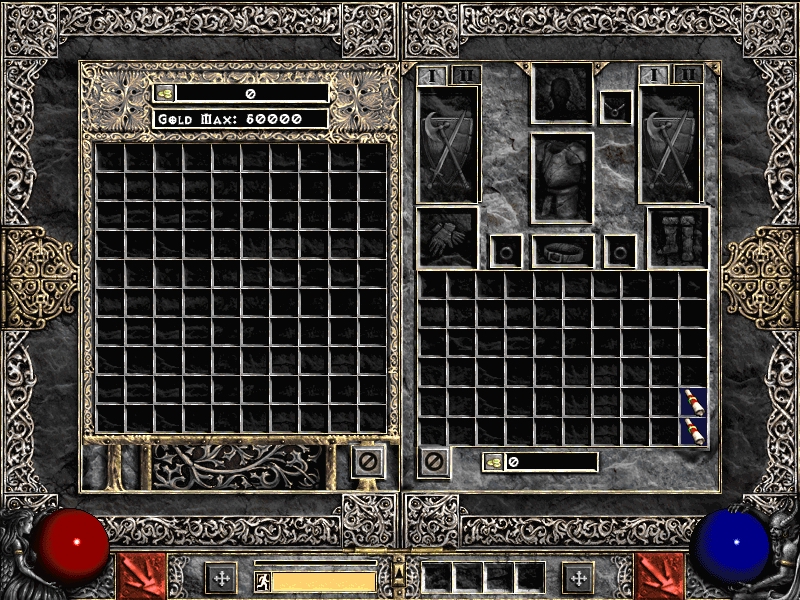The image size is (800, 600).
Task: Select the gloves equipment slot
Action: click(447, 237)
